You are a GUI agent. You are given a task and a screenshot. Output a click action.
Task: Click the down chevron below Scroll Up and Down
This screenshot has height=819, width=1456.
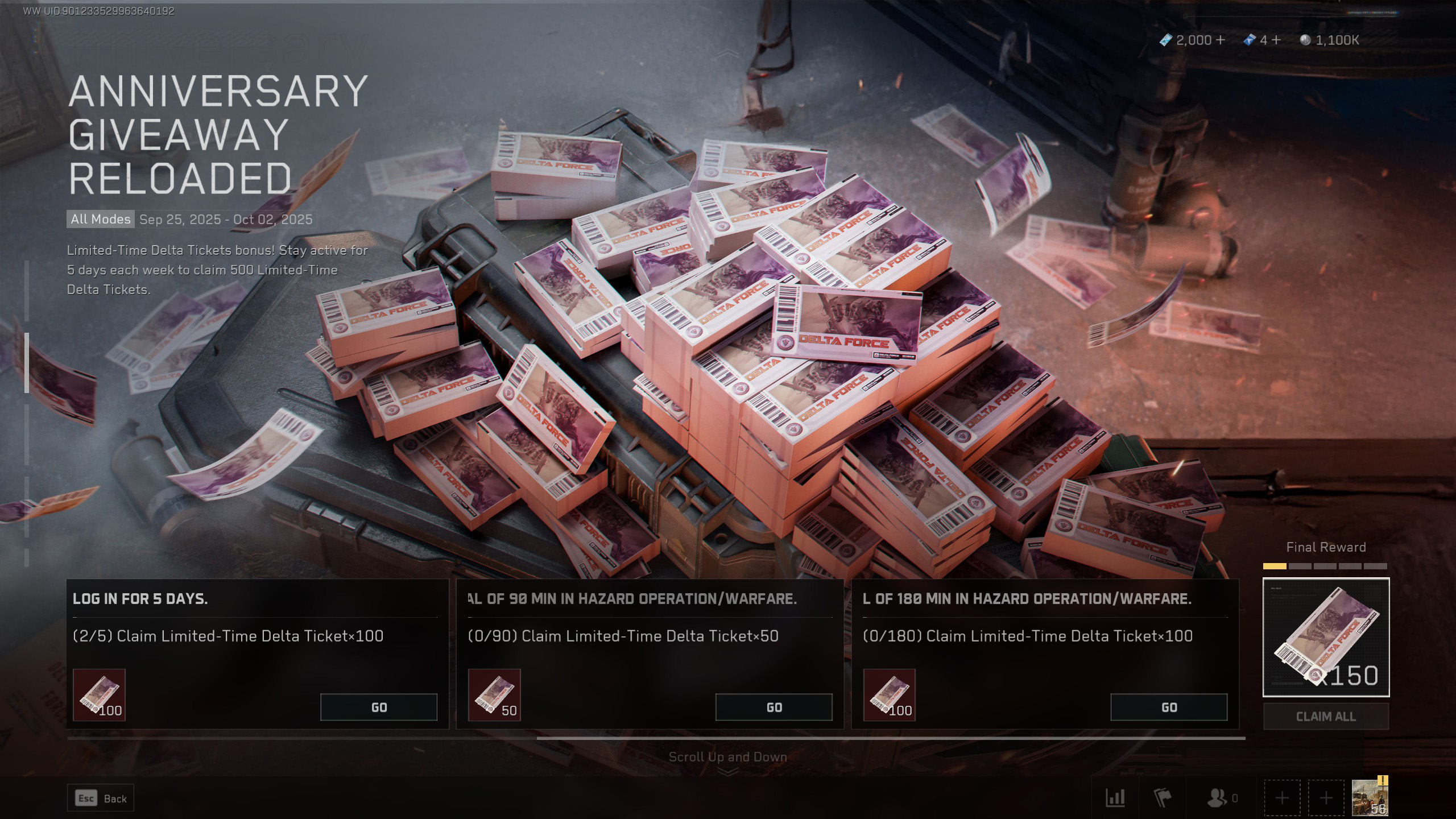pyautogui.click(x=728, y=772)
